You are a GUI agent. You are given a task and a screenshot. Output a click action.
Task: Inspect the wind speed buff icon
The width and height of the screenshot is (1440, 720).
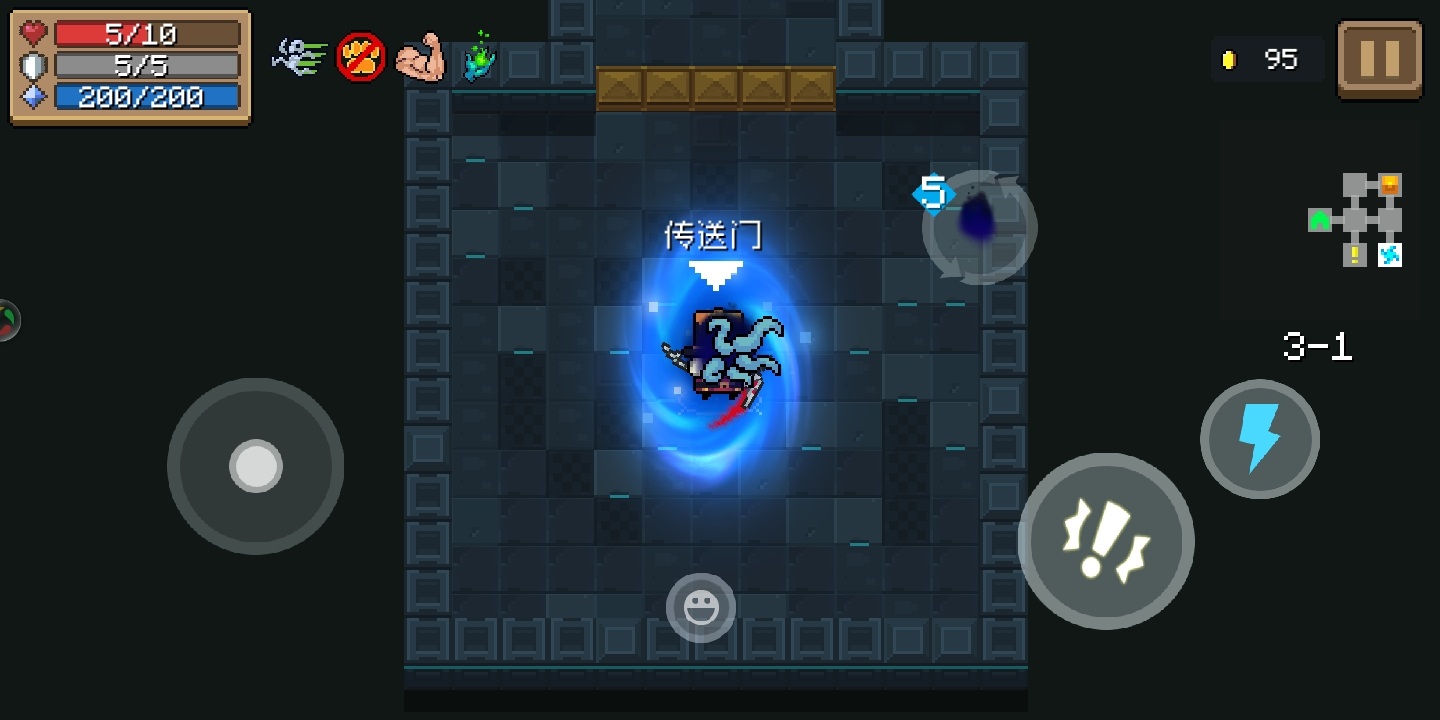[x=300, y=56]
